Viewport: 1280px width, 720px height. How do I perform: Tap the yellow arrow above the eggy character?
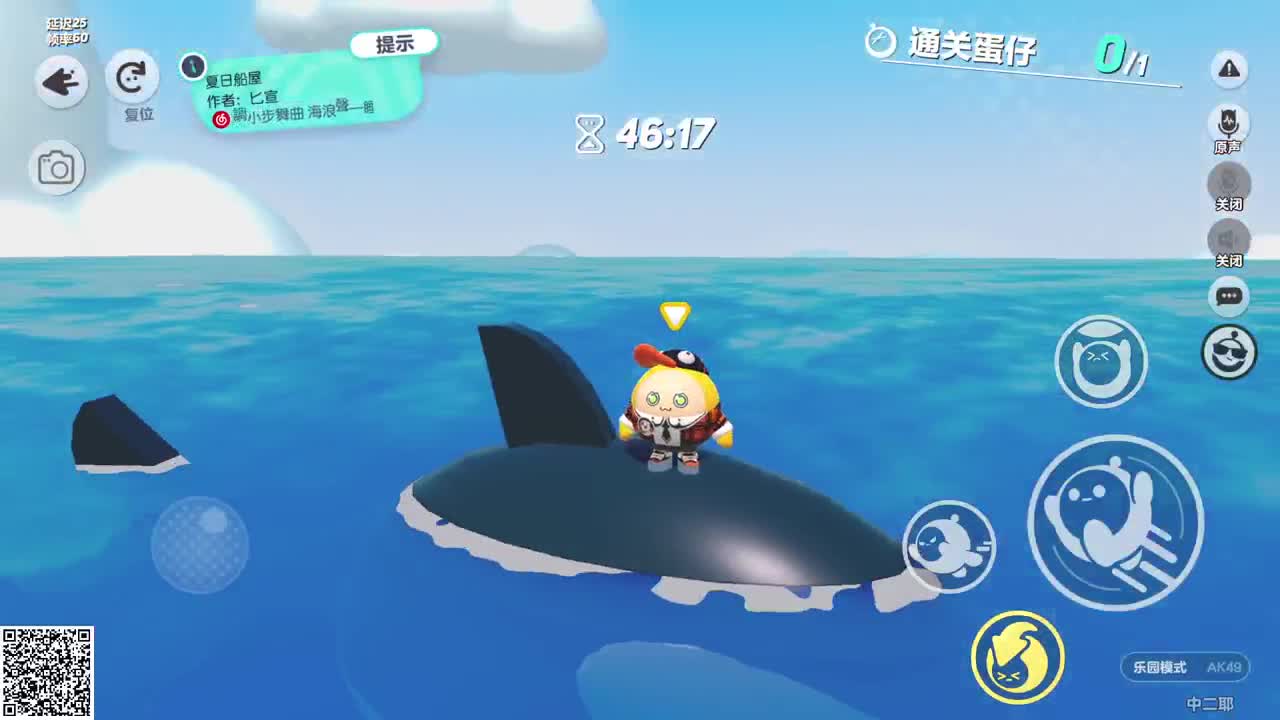click(675, 315)
